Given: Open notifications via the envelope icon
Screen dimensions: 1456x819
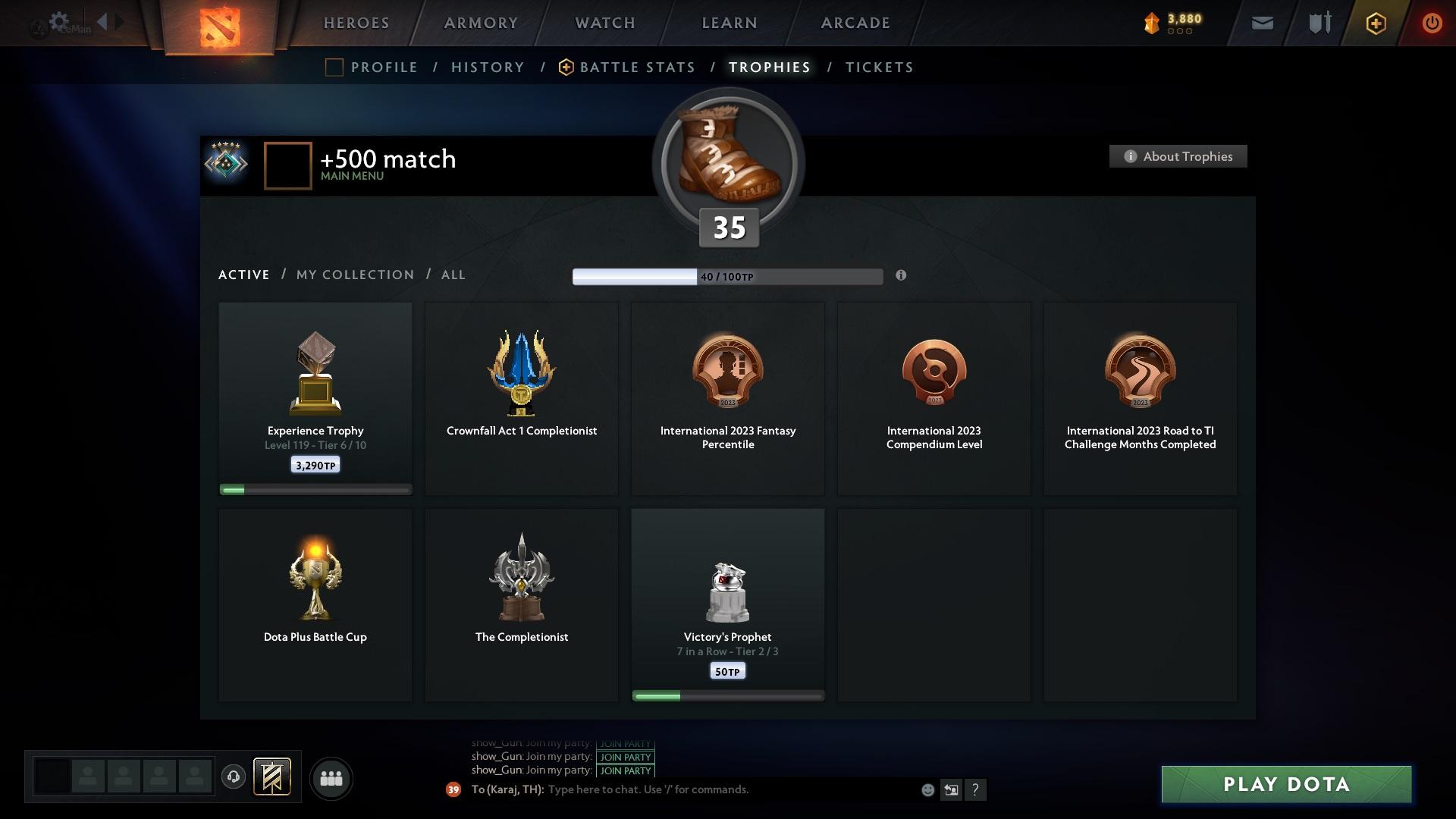Looking at the screenshot, I should click(1261, 23).
